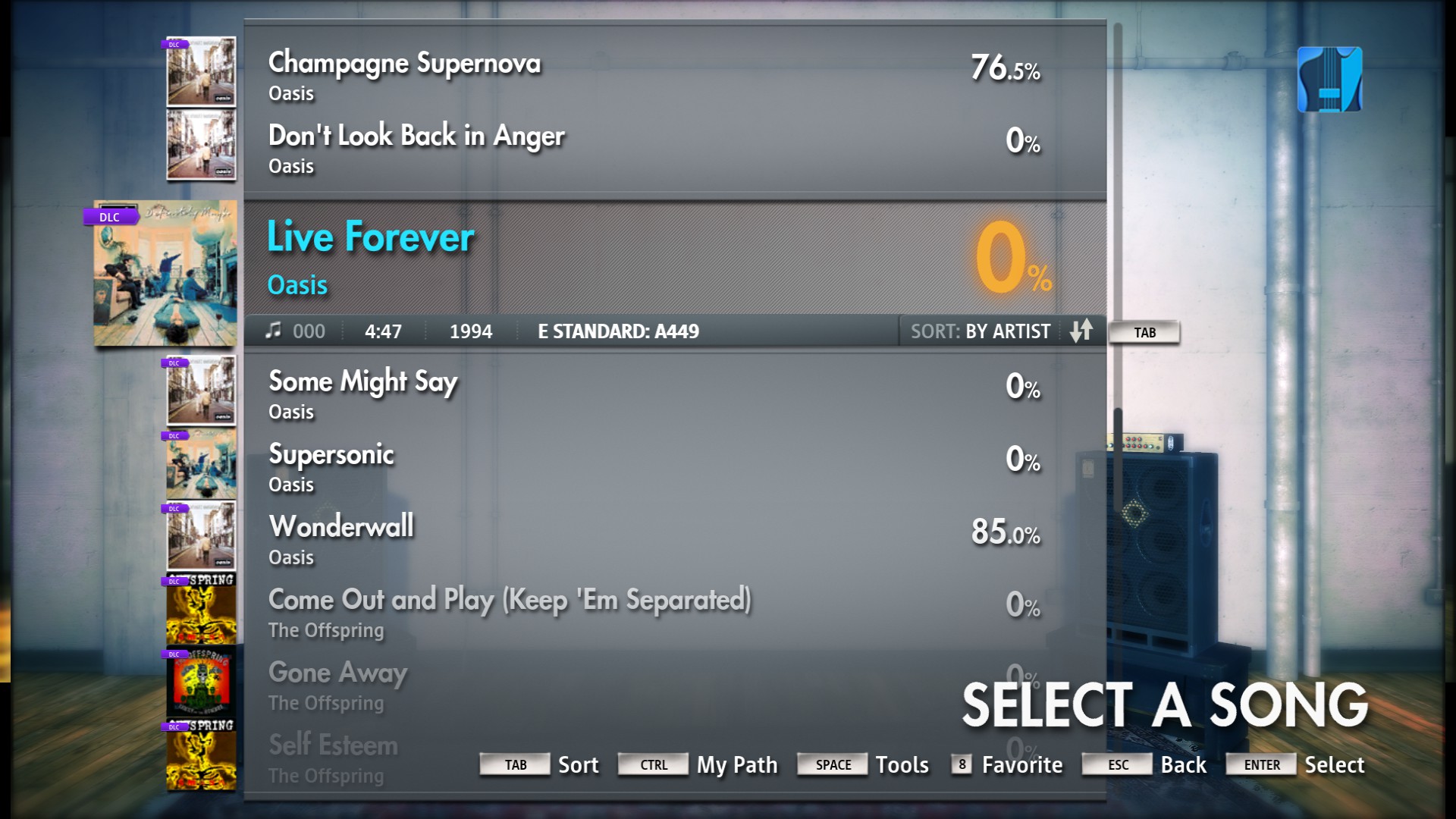Image resolution: width=1456 pixels, height=819 pixels.
Task: Click the ESC key icon for Back
Action: pyautogui.click(x=1116, y=764)
